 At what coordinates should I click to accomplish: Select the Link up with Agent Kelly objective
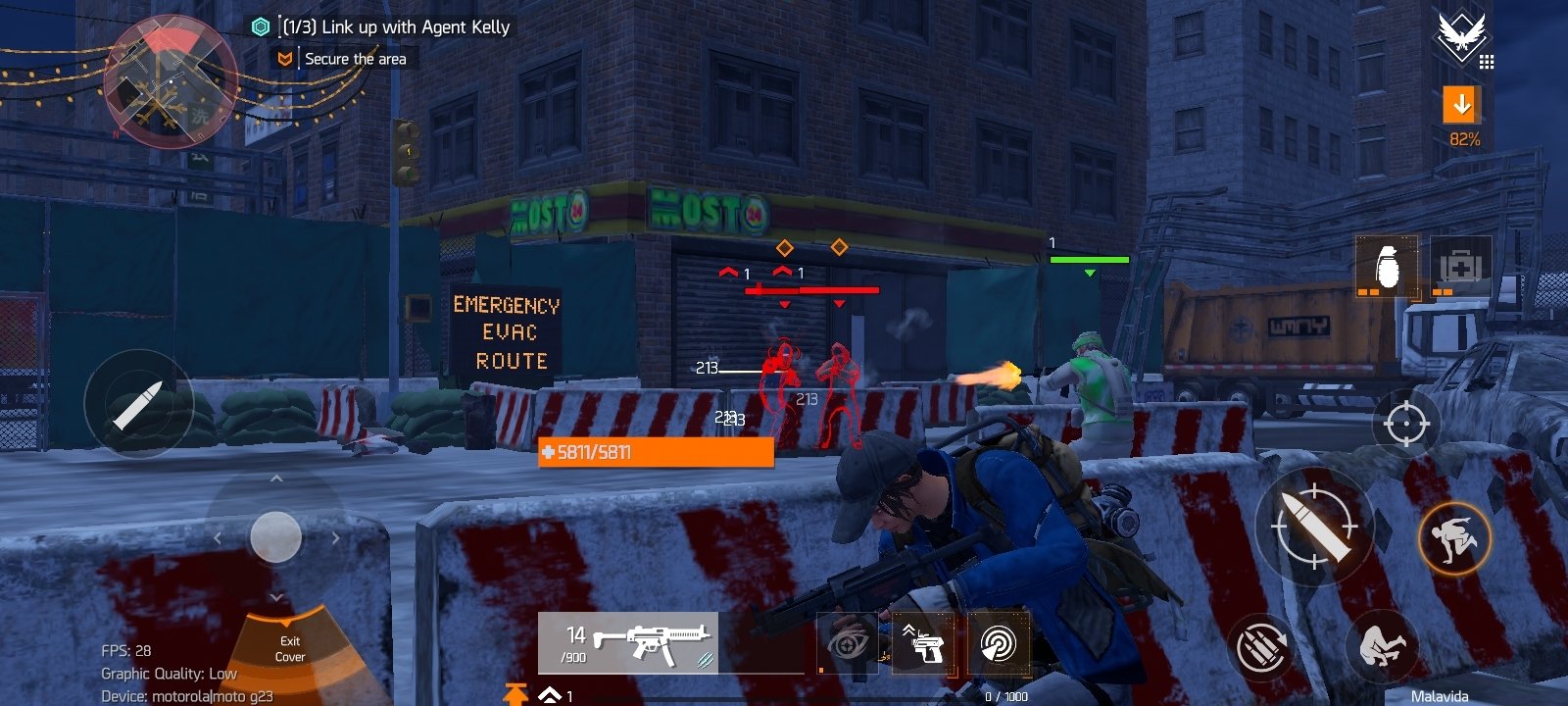pyautogui.click(x=396, y=27)
